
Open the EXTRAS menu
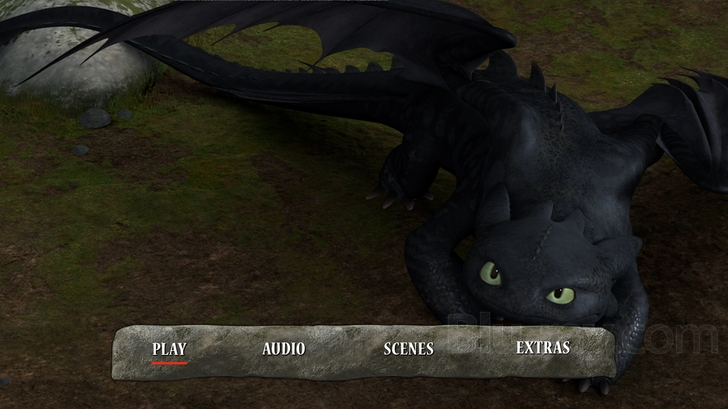pos(543,348)
